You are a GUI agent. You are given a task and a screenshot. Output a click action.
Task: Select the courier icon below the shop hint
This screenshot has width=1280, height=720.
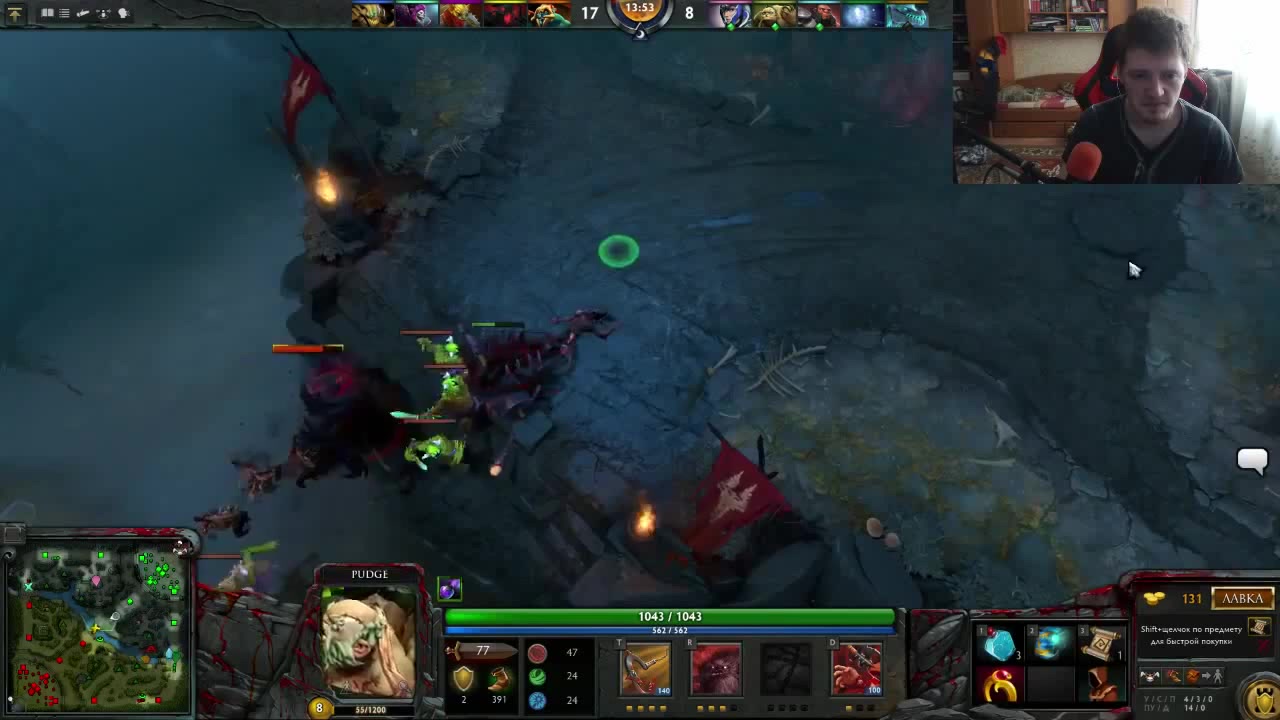pos(1150,677)
